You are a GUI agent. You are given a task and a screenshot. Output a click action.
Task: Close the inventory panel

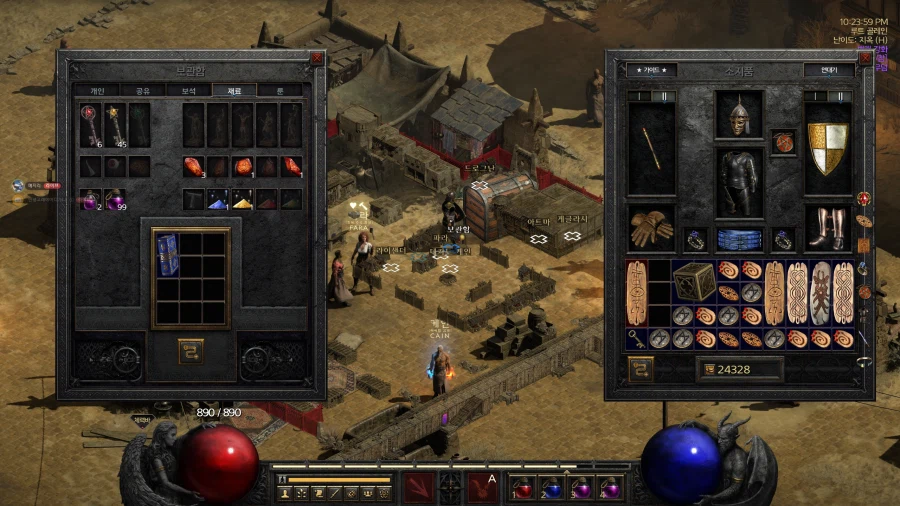pyautogui.click(x=864, y=58)
